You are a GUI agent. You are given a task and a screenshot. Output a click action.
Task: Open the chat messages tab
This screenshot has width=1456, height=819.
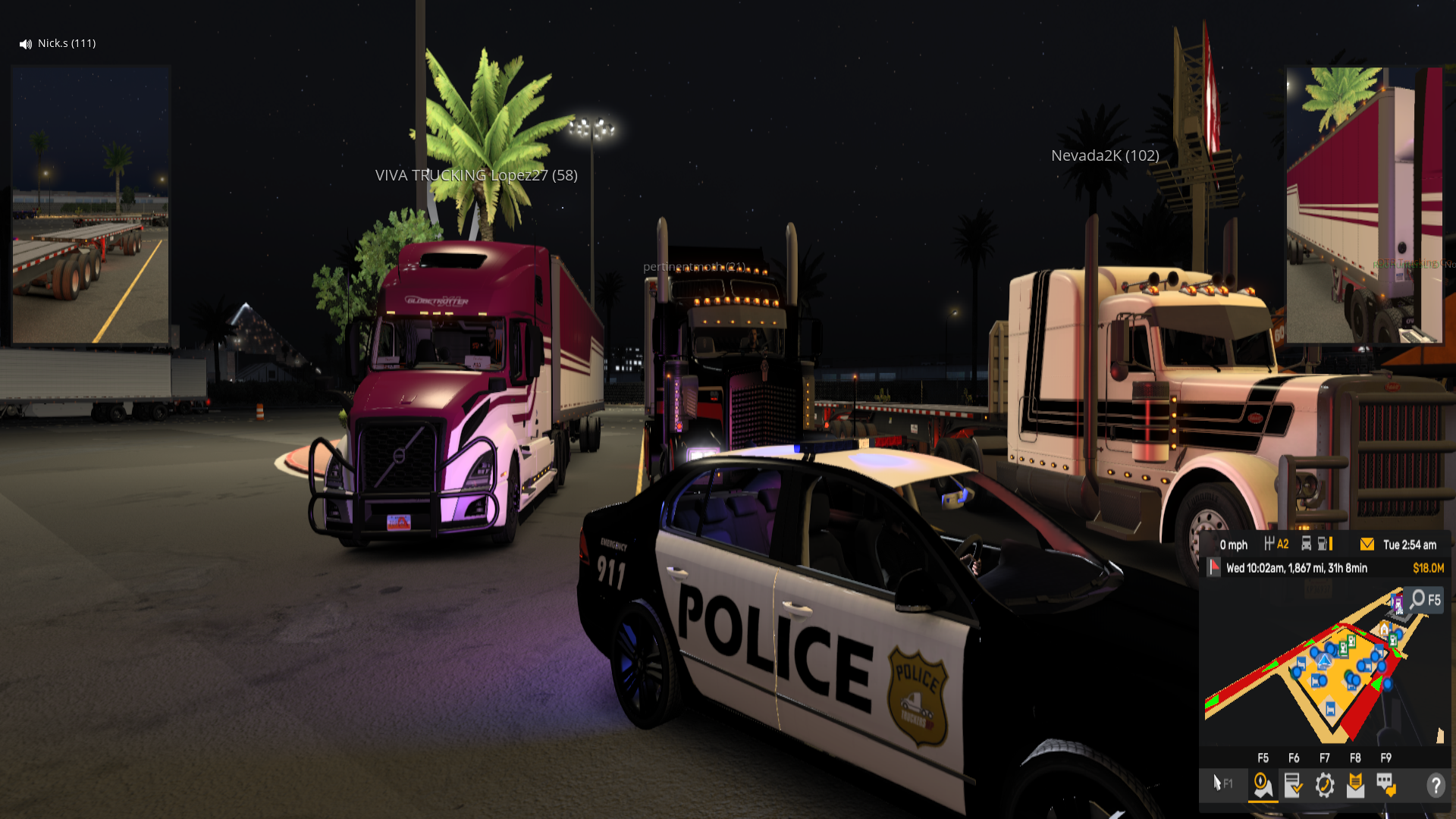(x=1386, y=785)
